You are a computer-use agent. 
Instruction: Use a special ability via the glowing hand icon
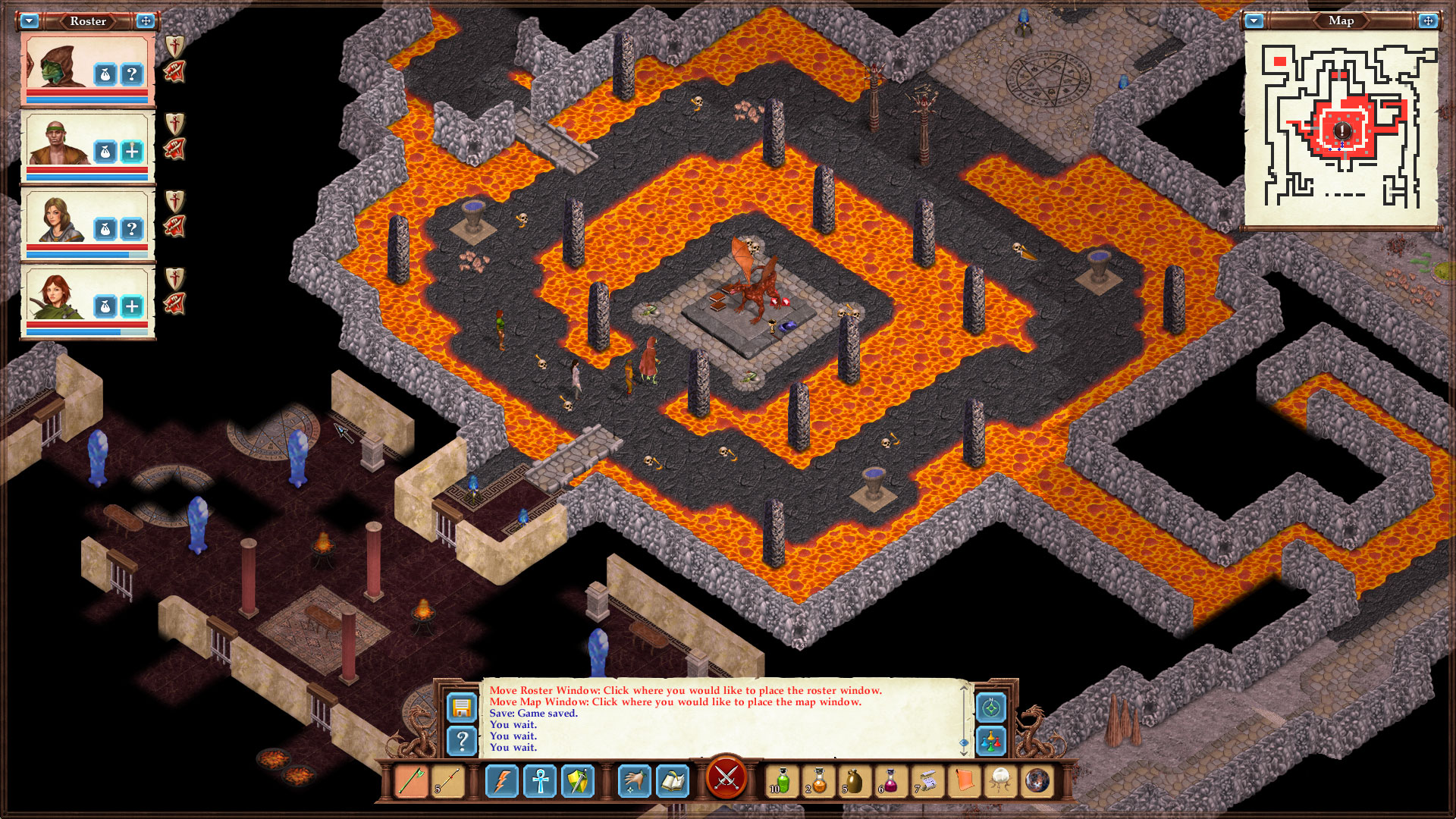tap(635, 781)
